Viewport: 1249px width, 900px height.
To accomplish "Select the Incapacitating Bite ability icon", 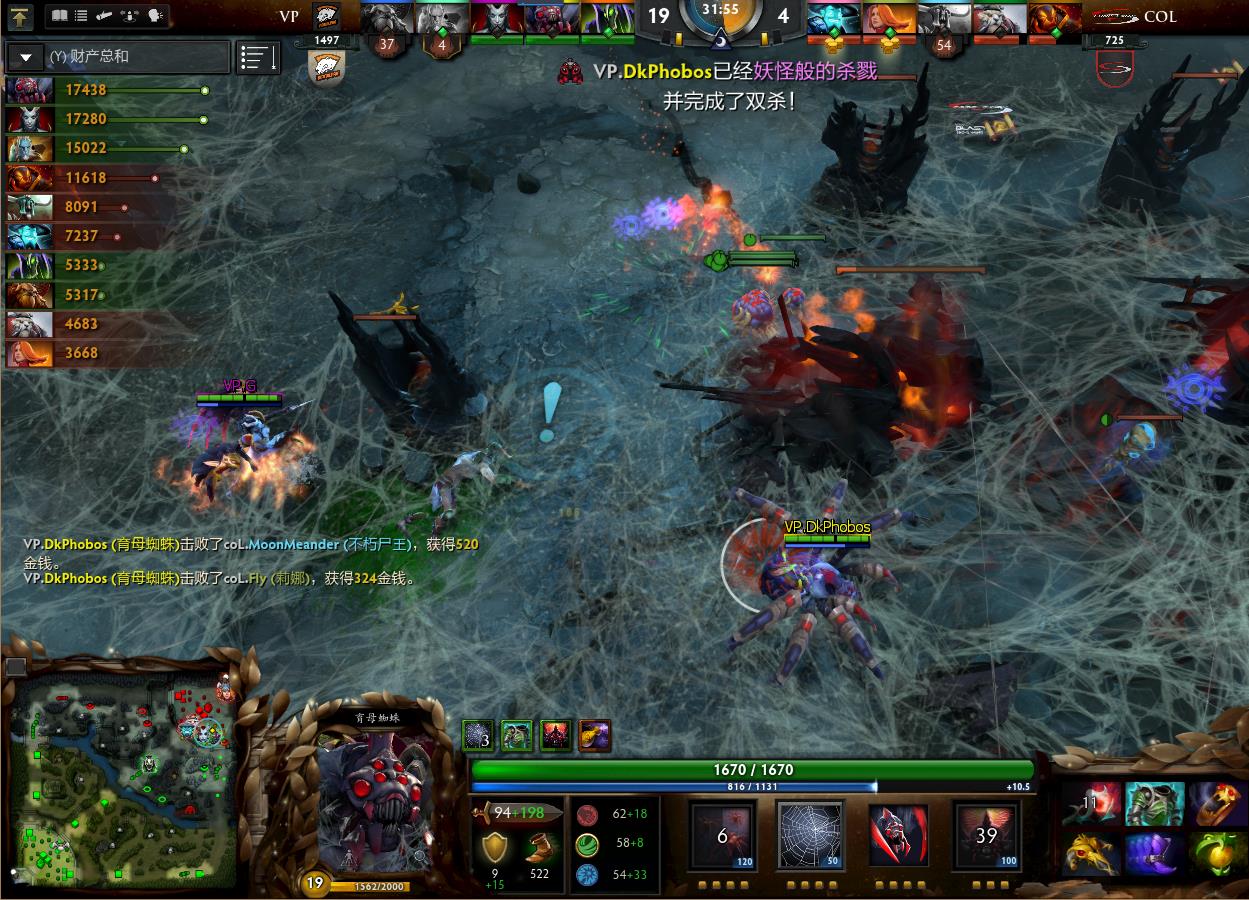I will click(x=896, y=835).
